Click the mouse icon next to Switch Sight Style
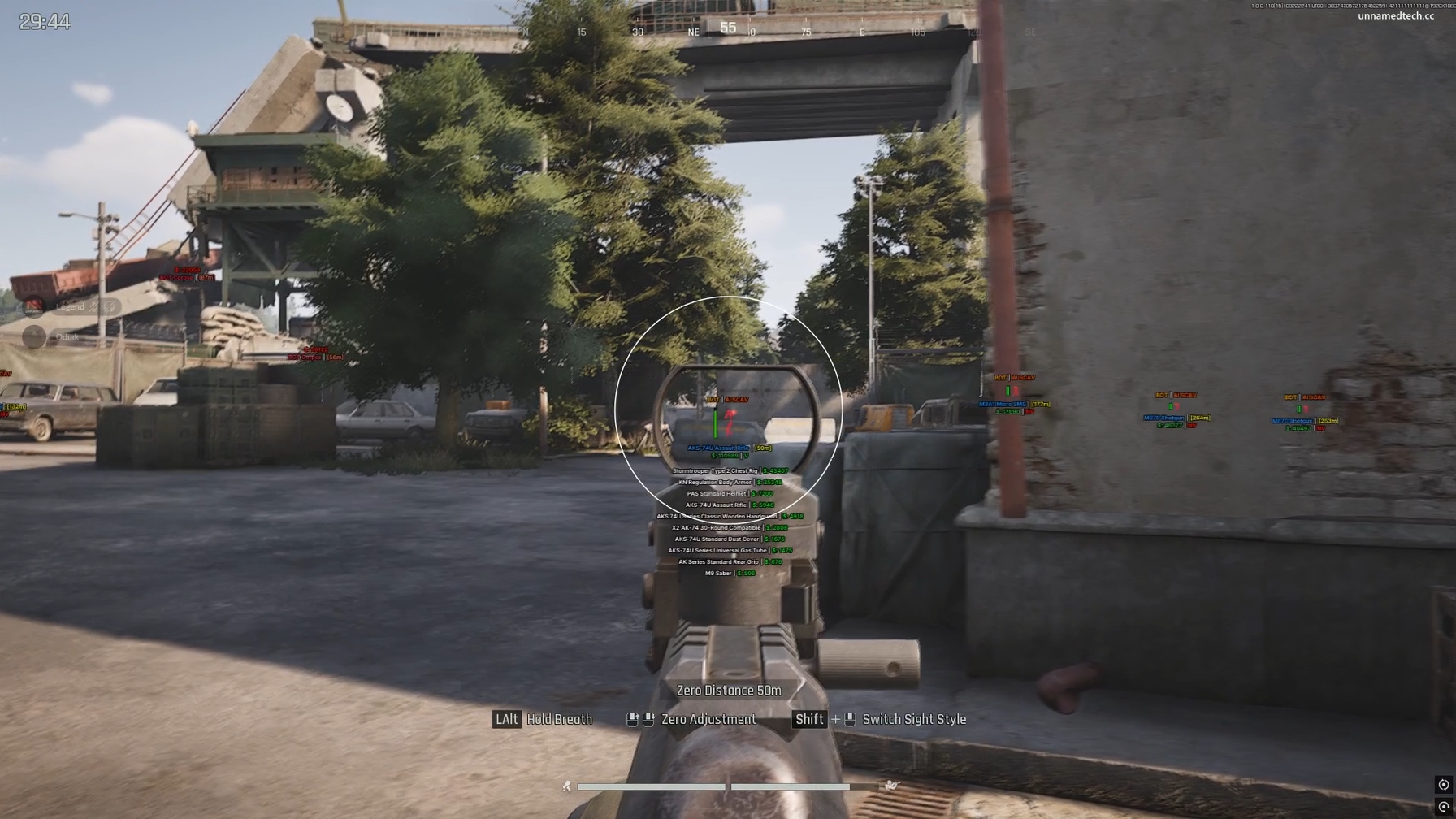This screenshot has height=819, width=1456. [850, 720]
